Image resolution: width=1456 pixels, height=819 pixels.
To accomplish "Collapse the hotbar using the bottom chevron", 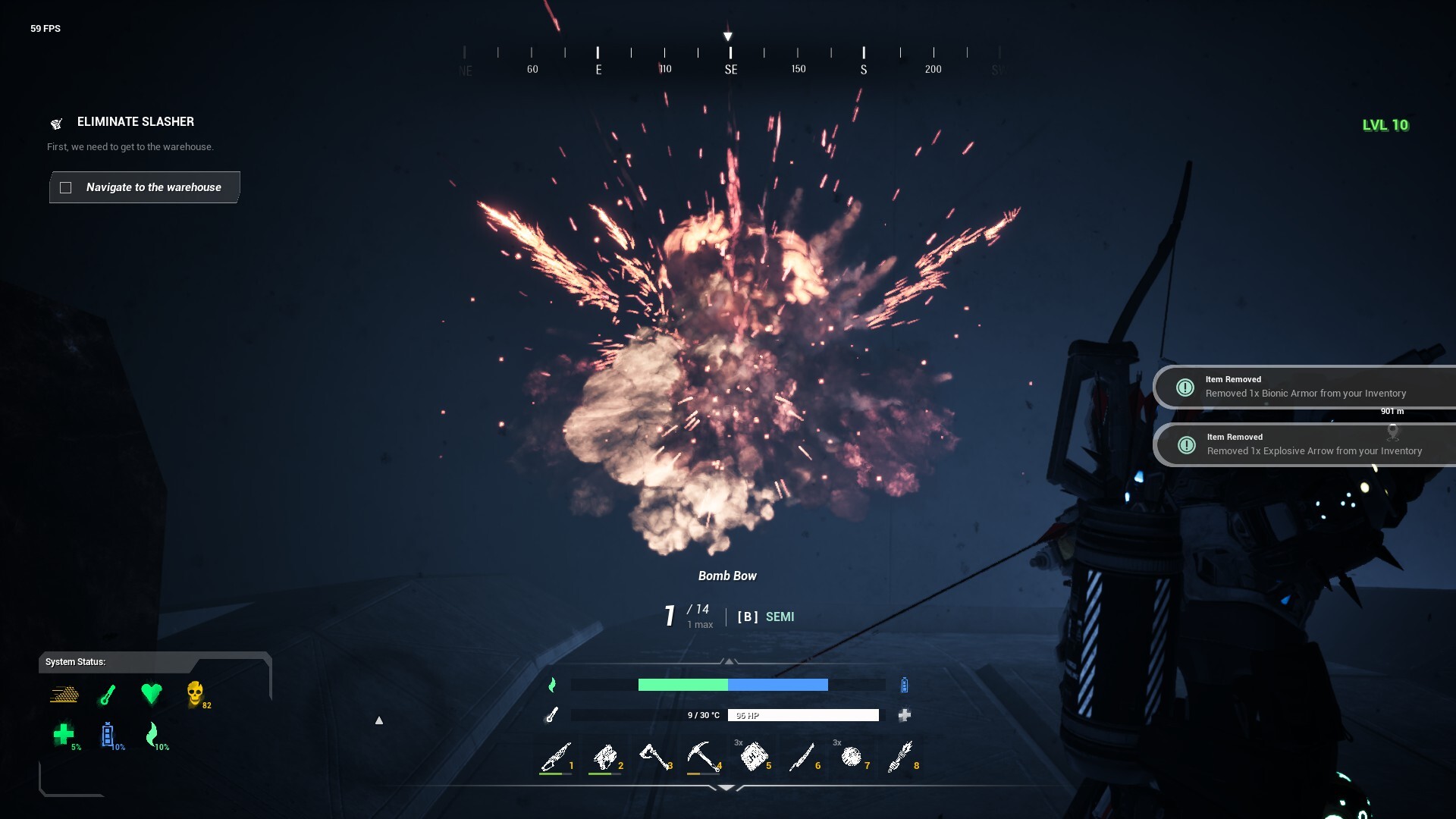I will tap(729, 786).
